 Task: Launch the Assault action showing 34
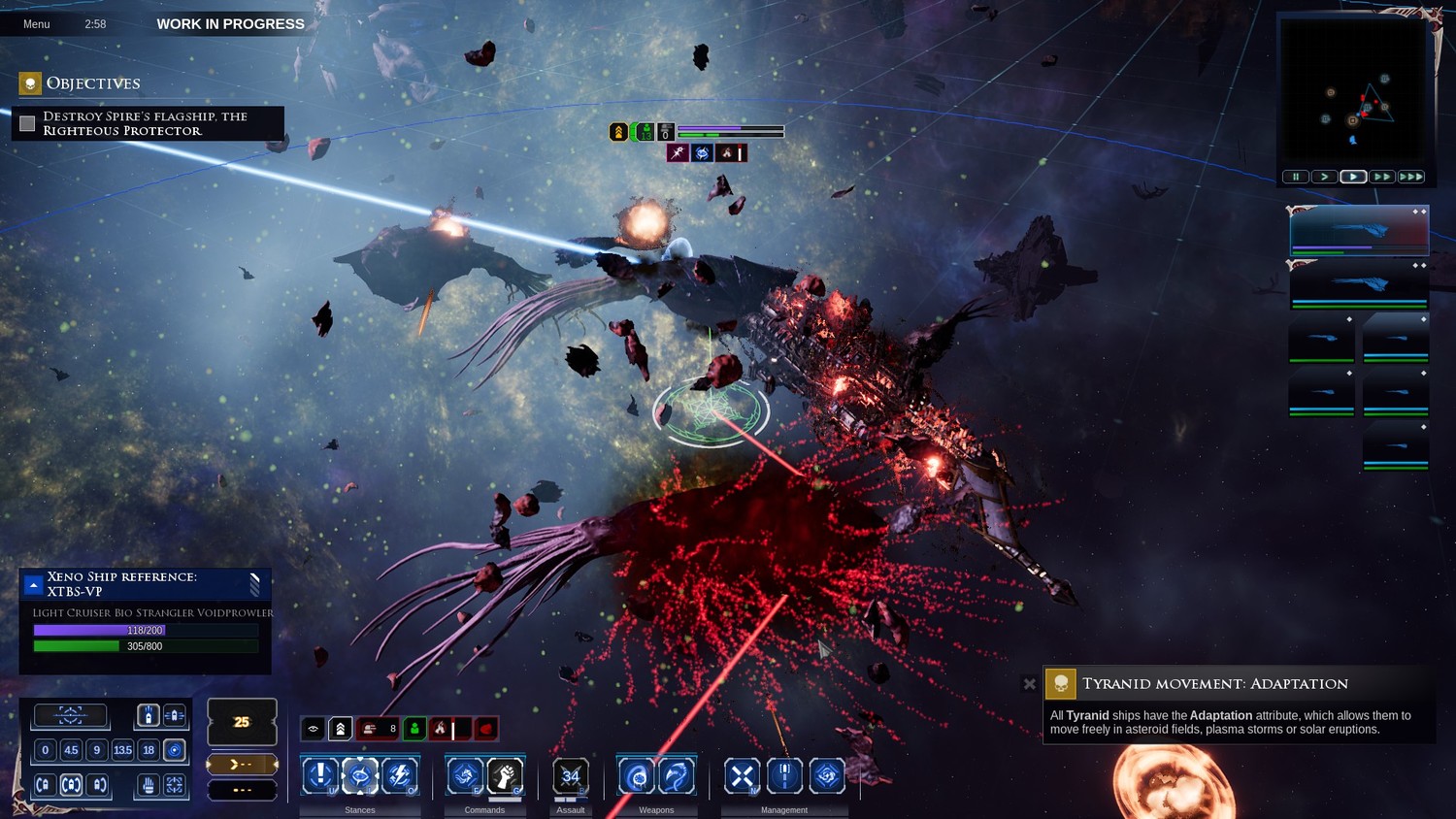click(571, 775)
